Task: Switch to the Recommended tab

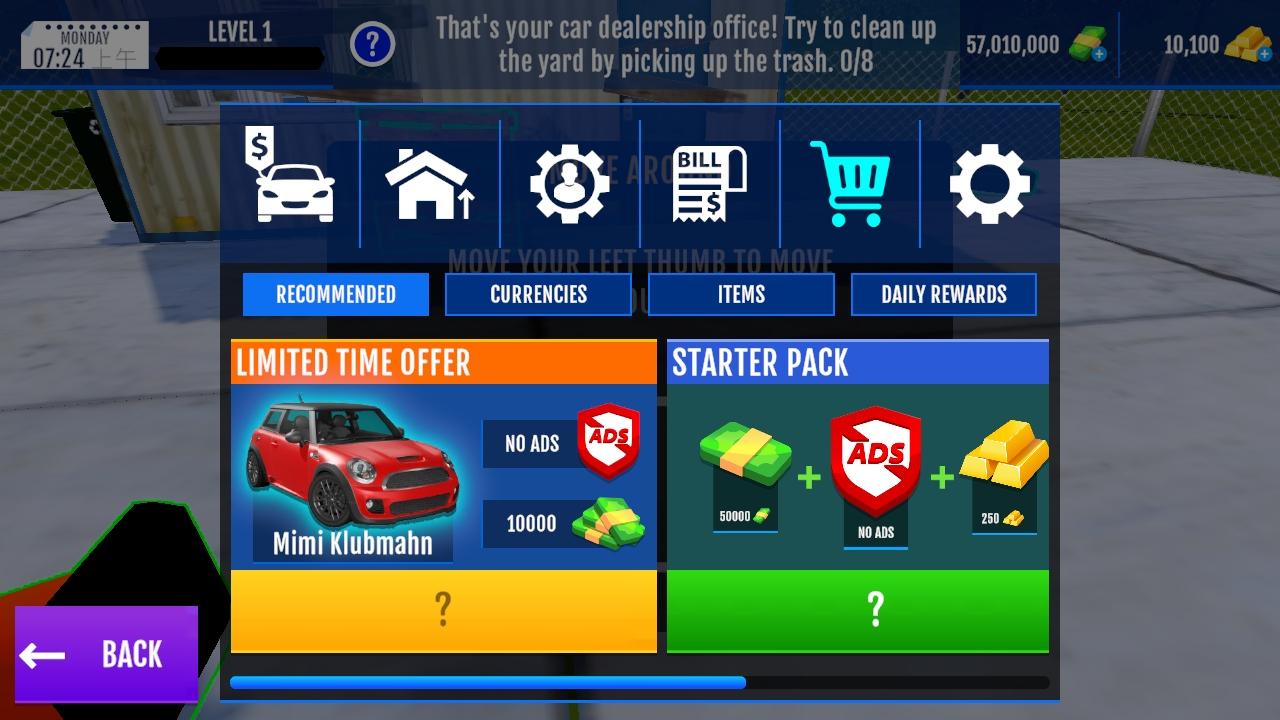Action: 336,294
